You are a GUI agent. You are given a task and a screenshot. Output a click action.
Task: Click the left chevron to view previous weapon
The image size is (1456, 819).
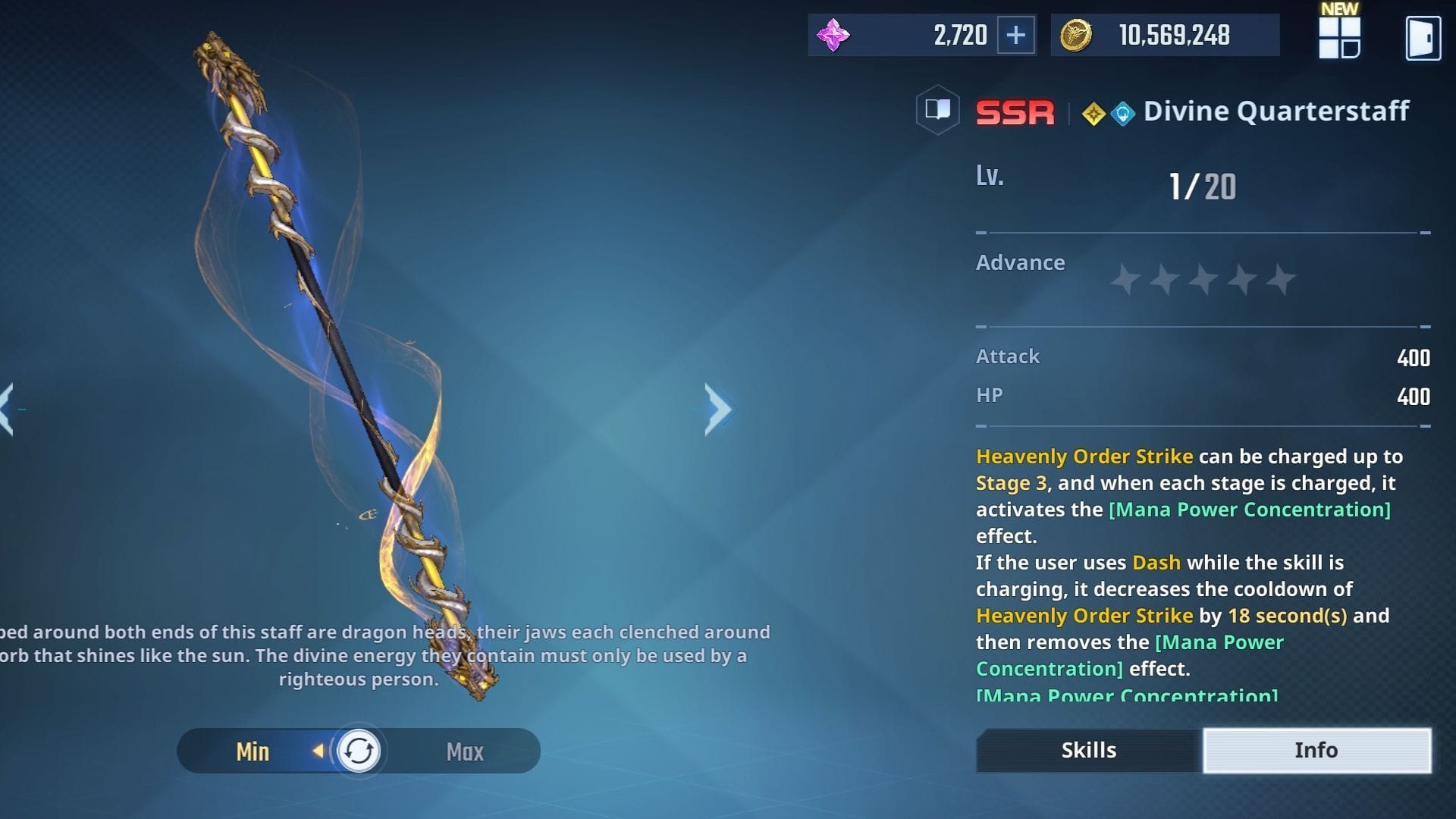[x=6, y=409]
